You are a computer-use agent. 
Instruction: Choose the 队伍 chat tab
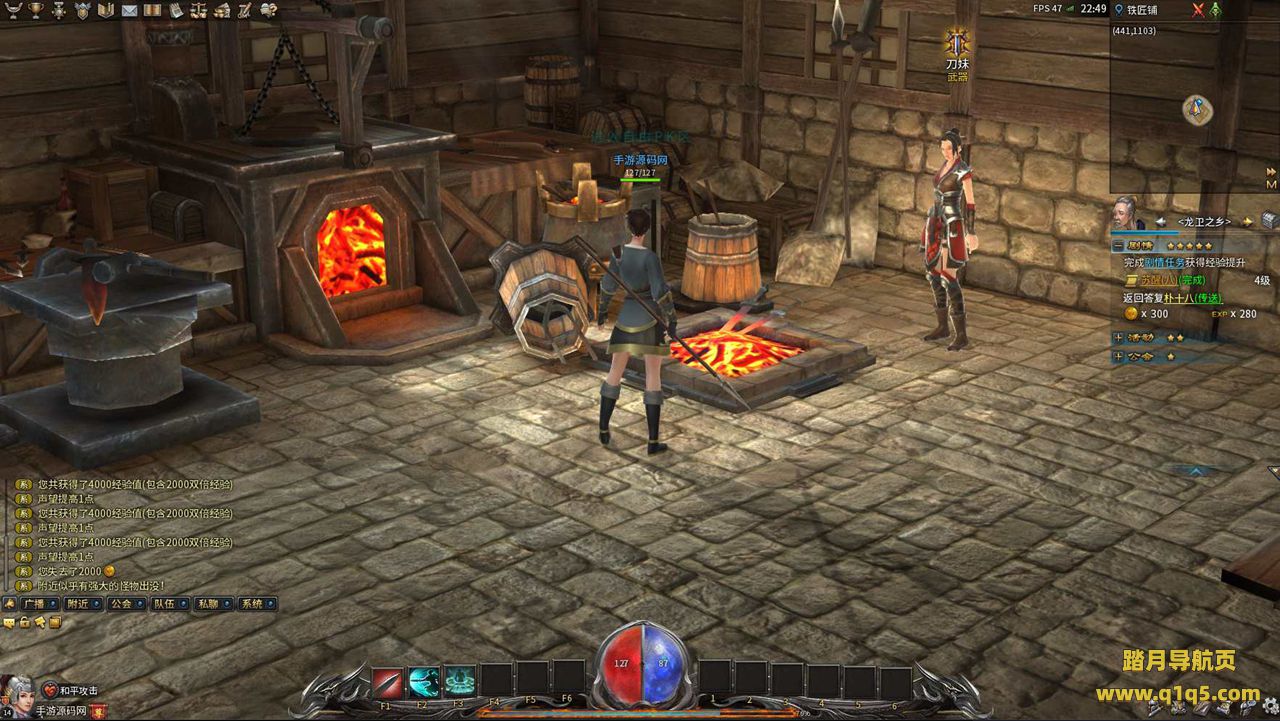tap(164, 604)
